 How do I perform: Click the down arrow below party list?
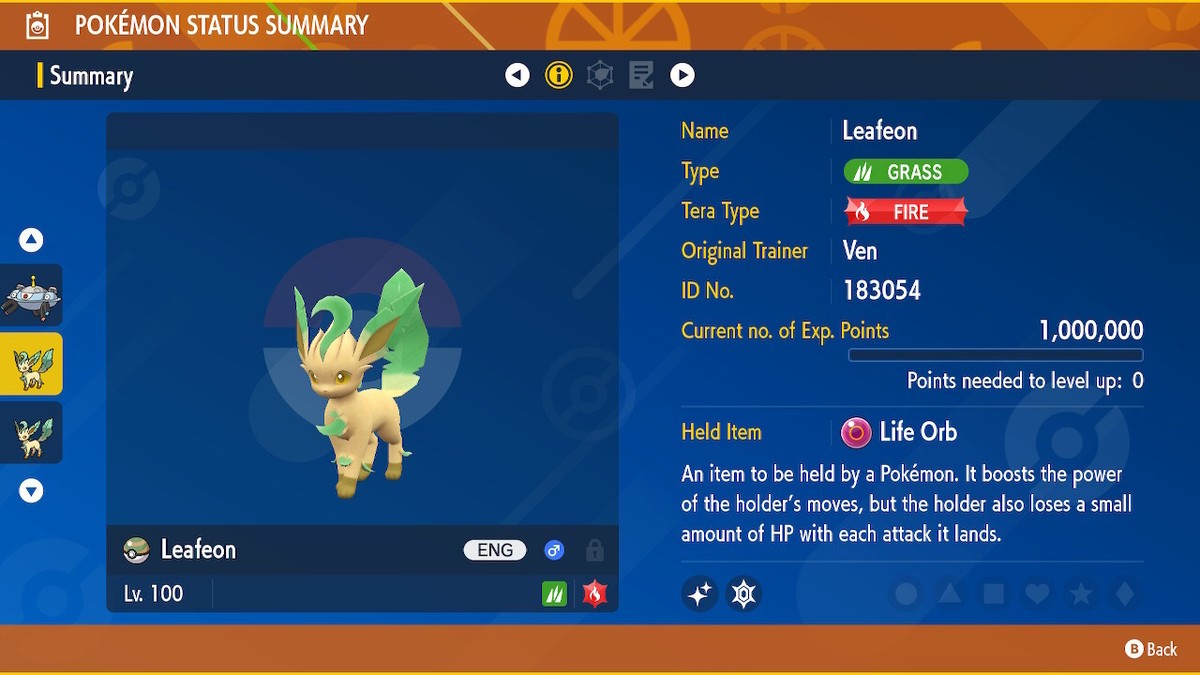click(32, 491)
